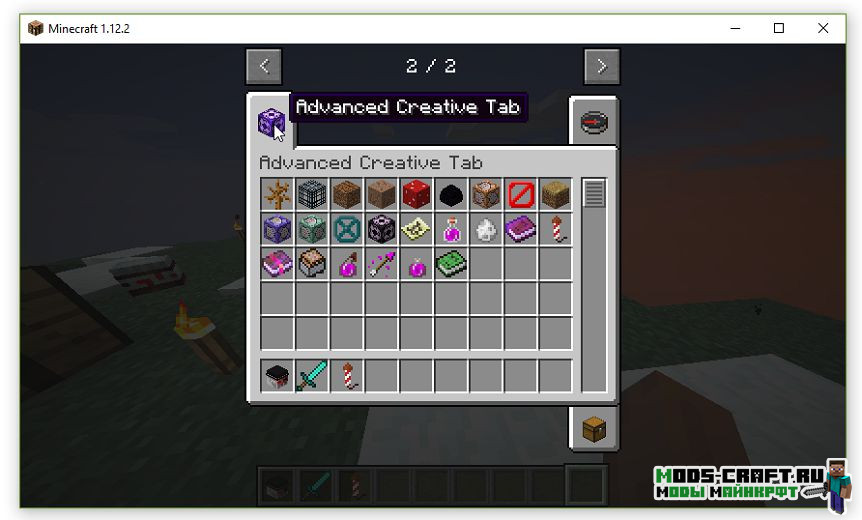This screenshot has width=862, height=520.
Task: Click the creative inventory scrollbar handle
Action: coord(594,193)
